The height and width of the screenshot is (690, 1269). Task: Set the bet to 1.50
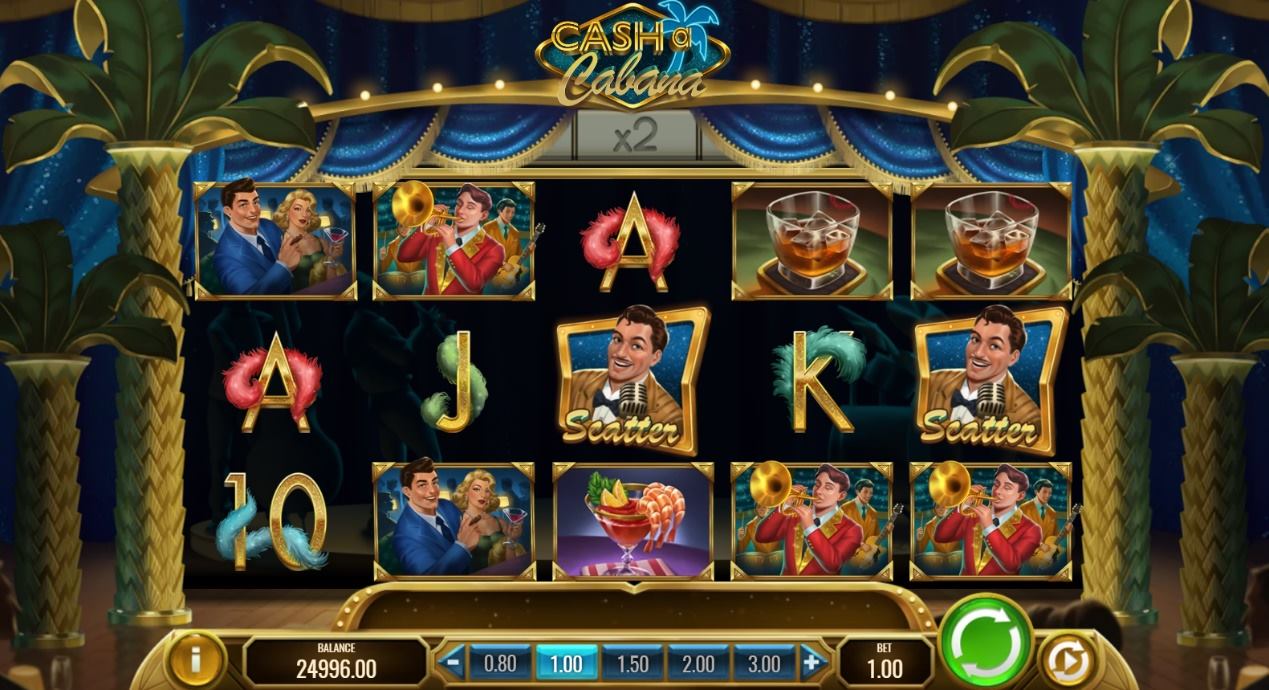(x=632, y=663)
